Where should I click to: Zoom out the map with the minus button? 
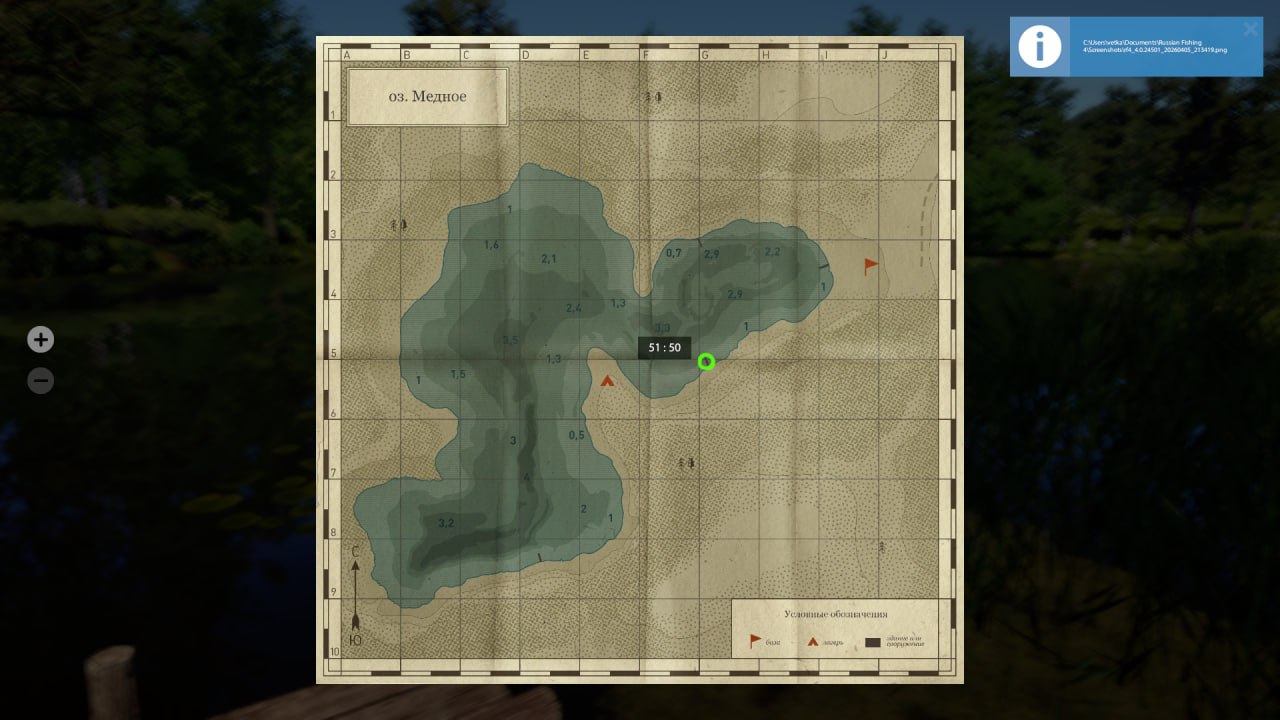click(40, 381)
